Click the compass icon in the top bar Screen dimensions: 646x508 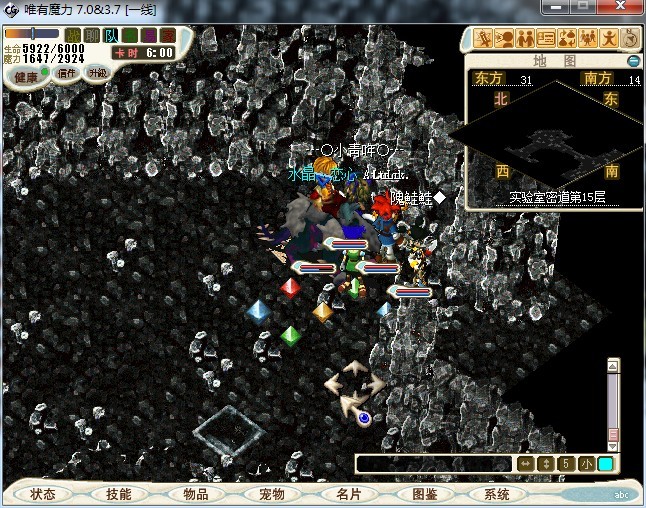tap(630, 39)
